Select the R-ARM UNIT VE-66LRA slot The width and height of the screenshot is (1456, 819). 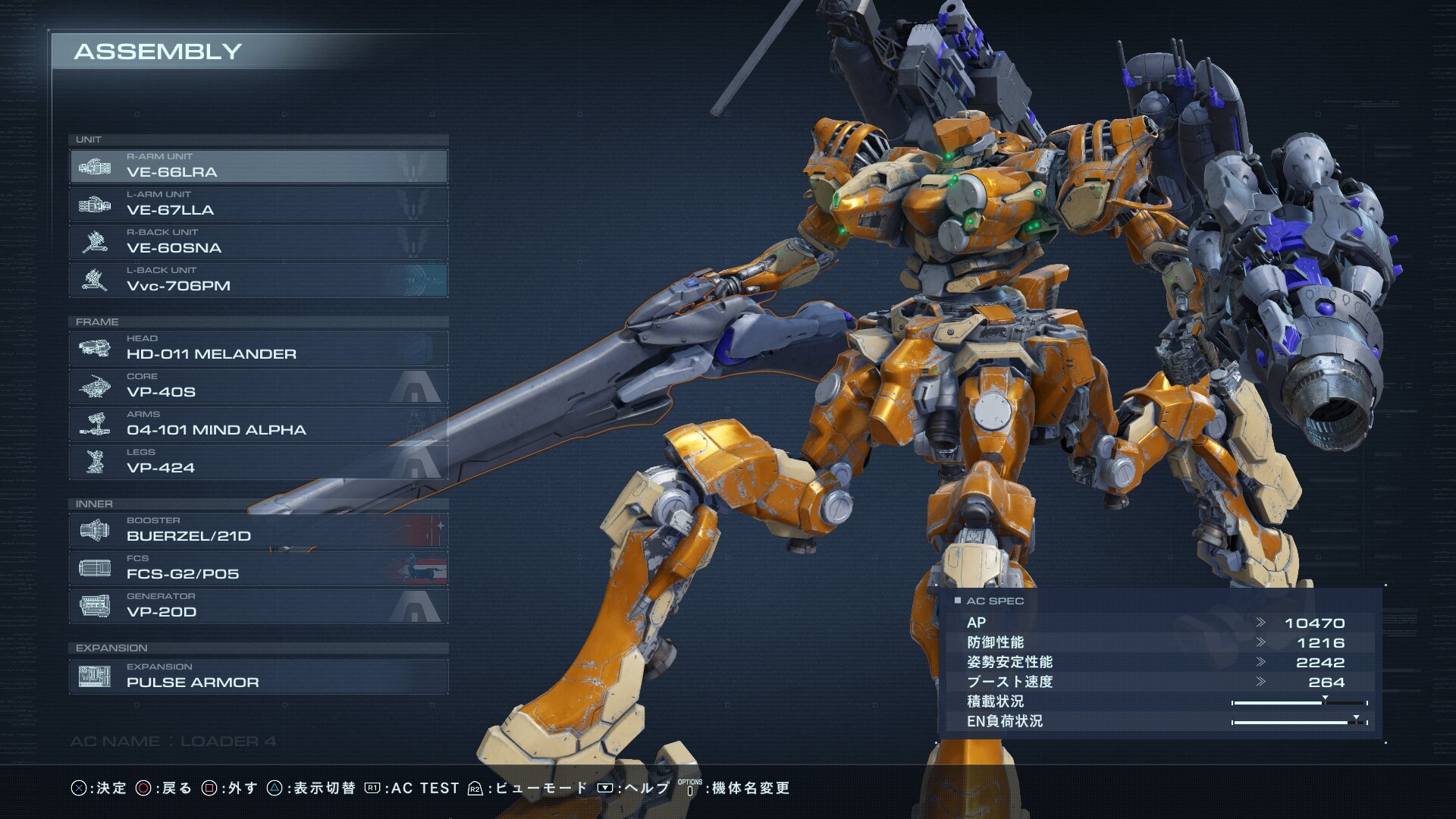pyautogui.click(x=258, y=166)
